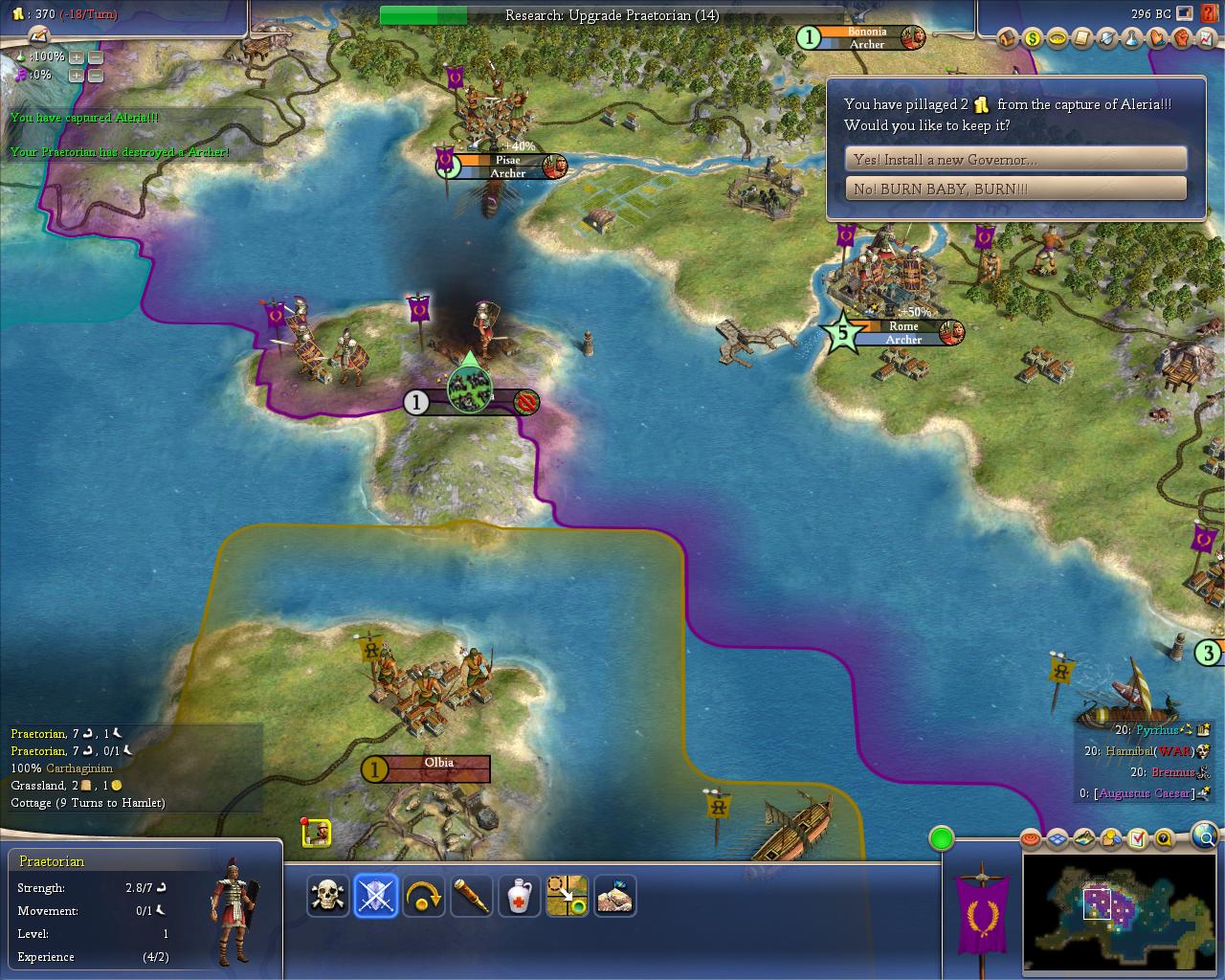Select the rocky hill with flag action

[x=615, y=897]
